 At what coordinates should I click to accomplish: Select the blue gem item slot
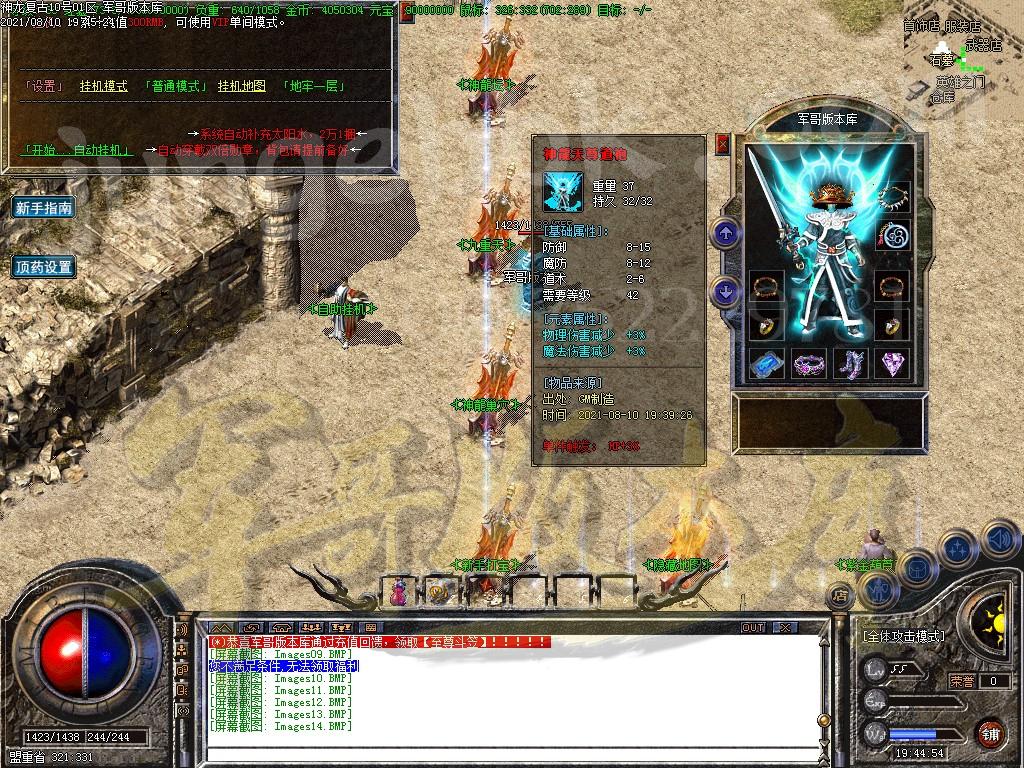767,364
